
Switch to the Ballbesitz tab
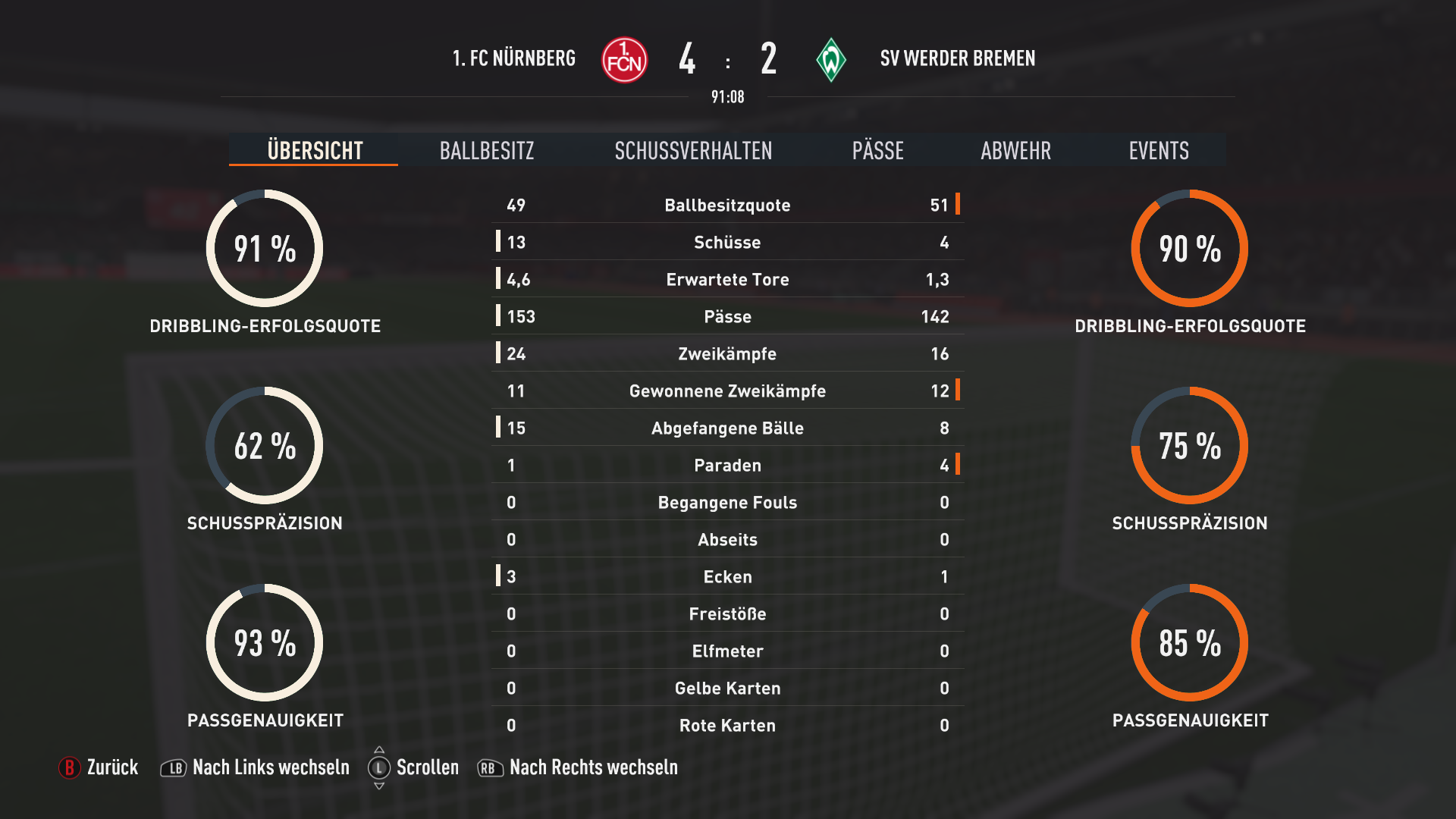487,150
